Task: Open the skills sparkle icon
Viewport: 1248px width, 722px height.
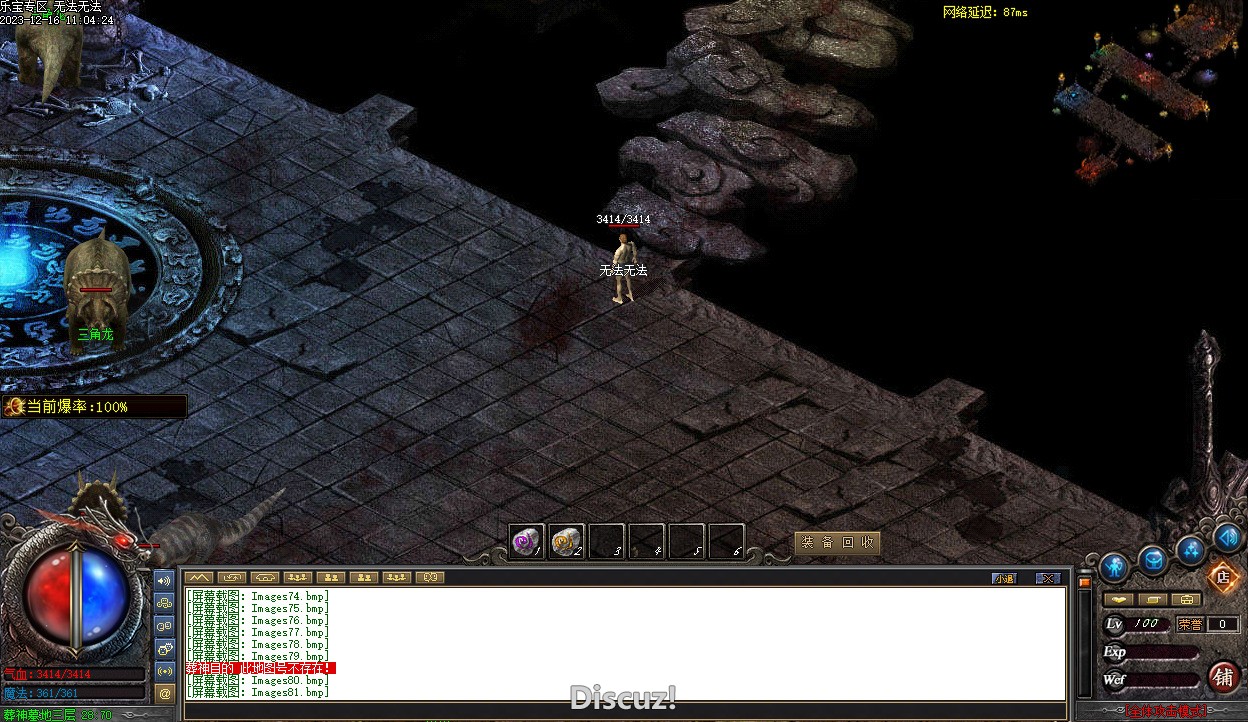Action: point(1190,549)
